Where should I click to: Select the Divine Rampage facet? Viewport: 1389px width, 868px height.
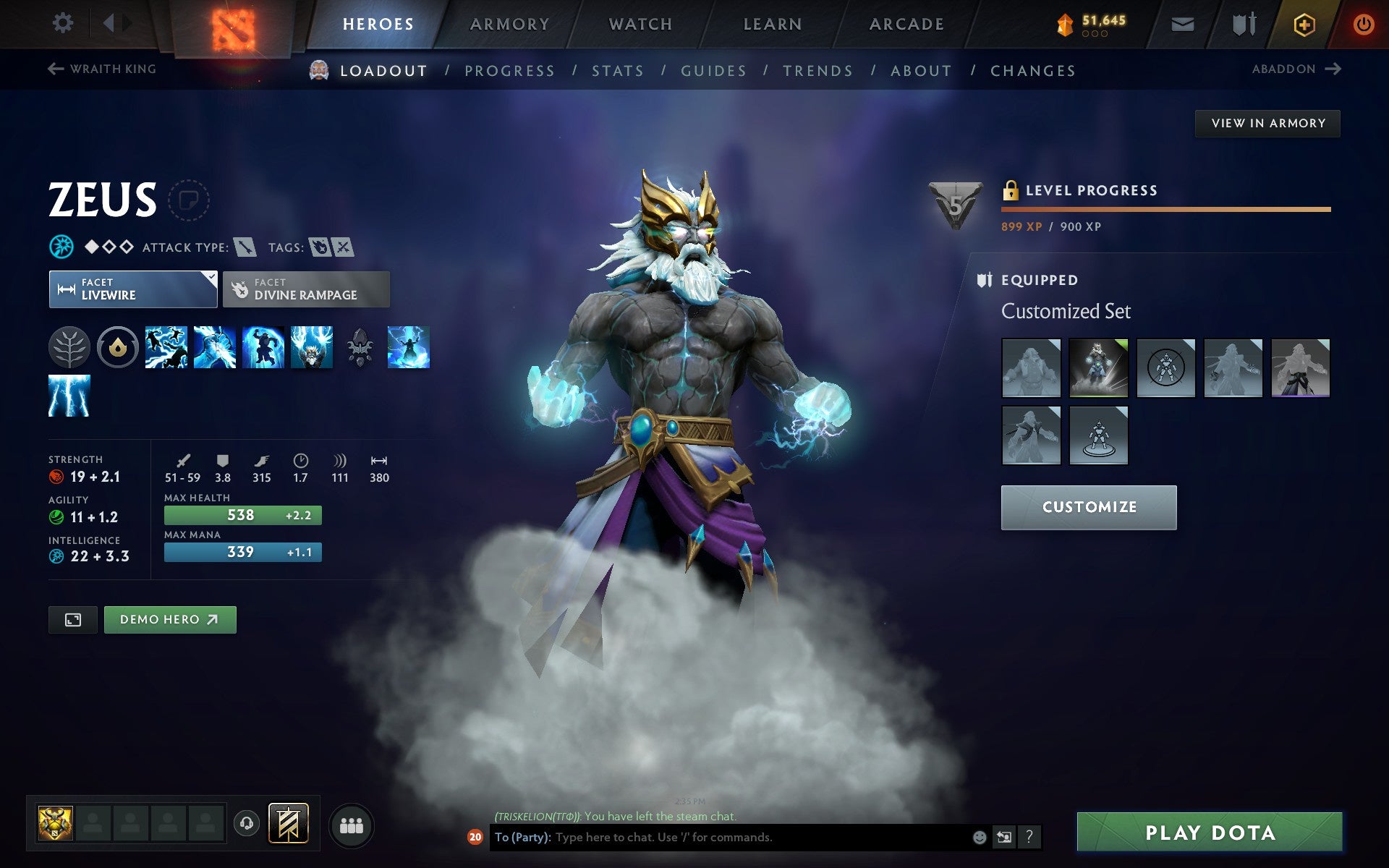305,289
